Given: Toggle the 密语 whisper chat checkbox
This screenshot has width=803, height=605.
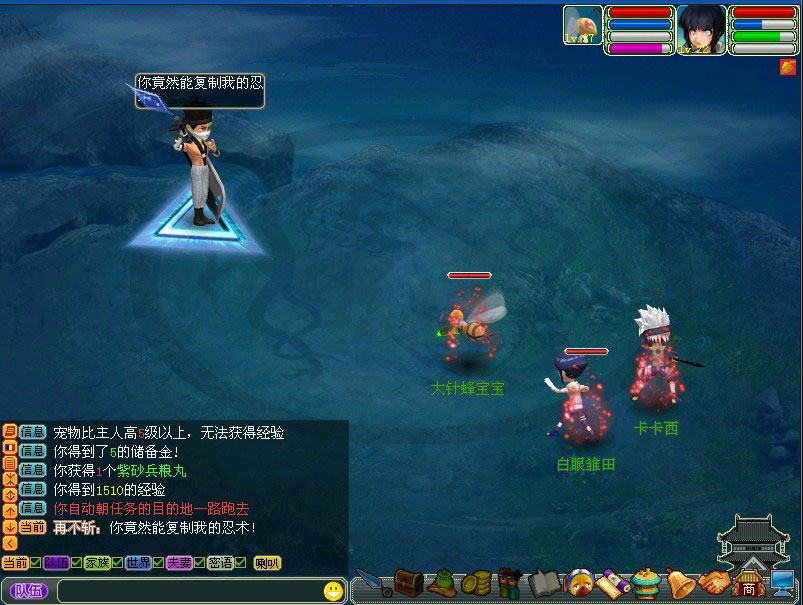Looking at the screenshot, I should [x=240, y=563].
